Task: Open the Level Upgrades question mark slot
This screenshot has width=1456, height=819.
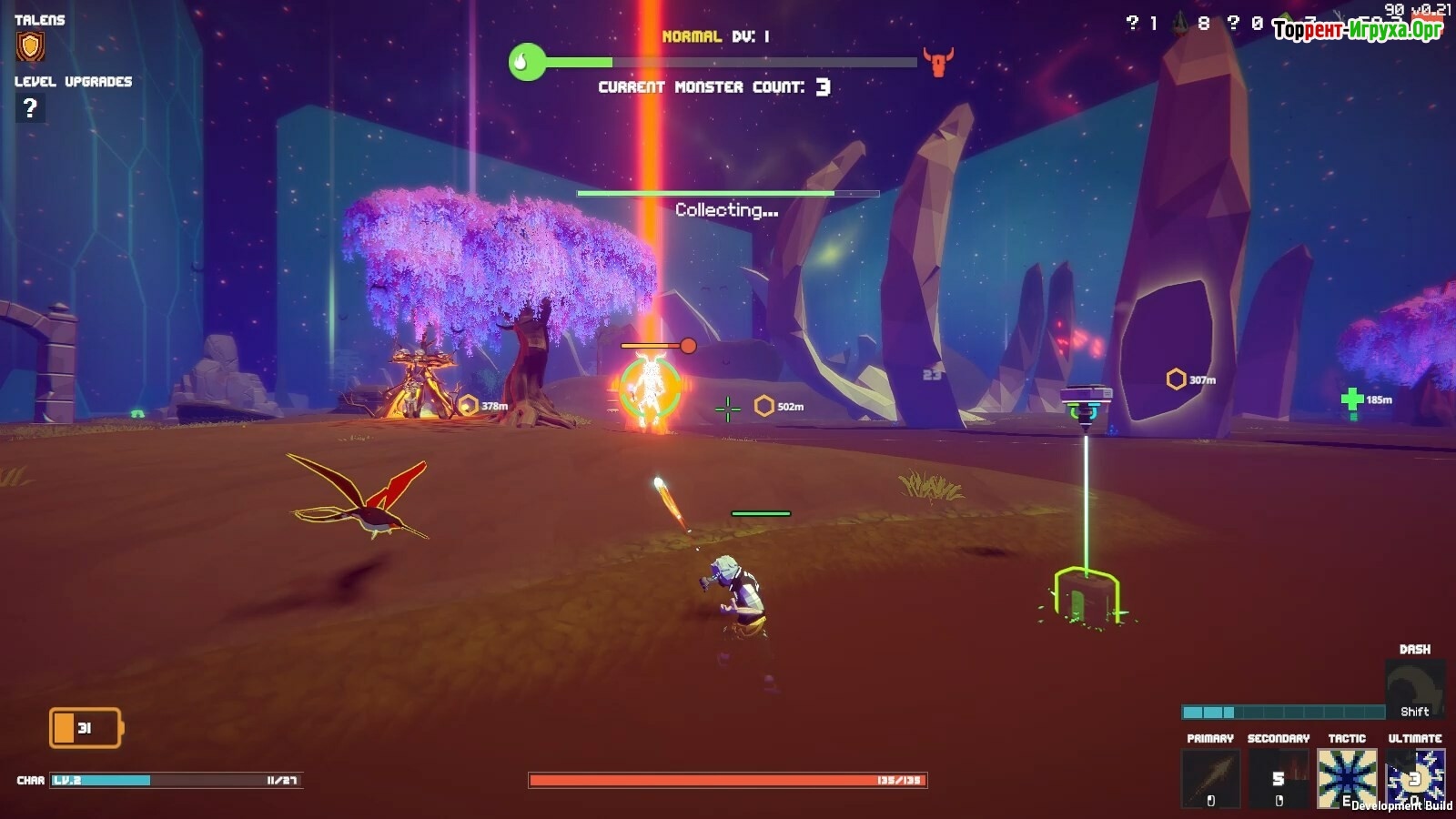Action: pyautogui.click(x=30, y=108)
